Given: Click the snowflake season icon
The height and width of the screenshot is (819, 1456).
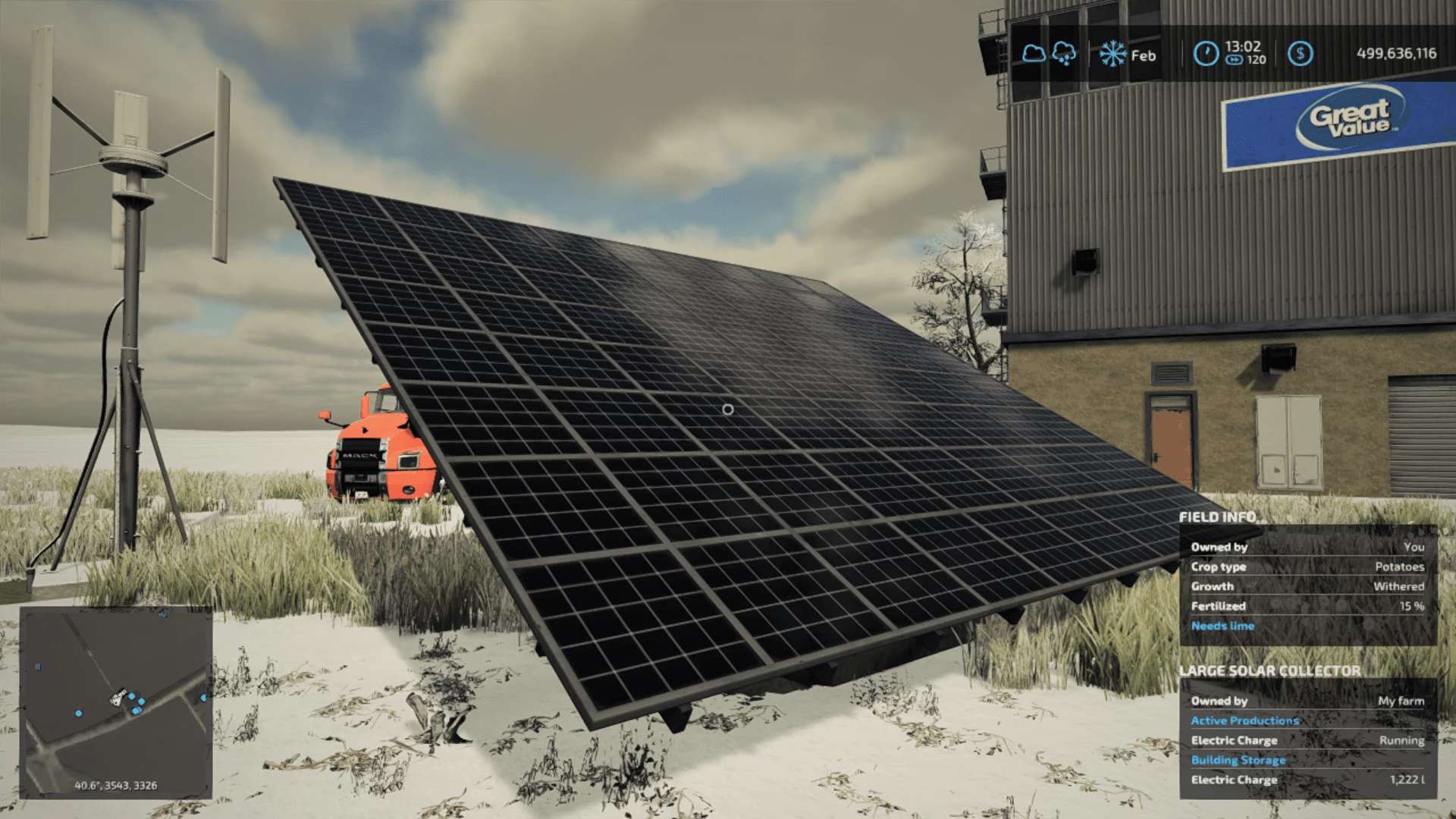Looking at the screenshot, I should pos(1112,54).
